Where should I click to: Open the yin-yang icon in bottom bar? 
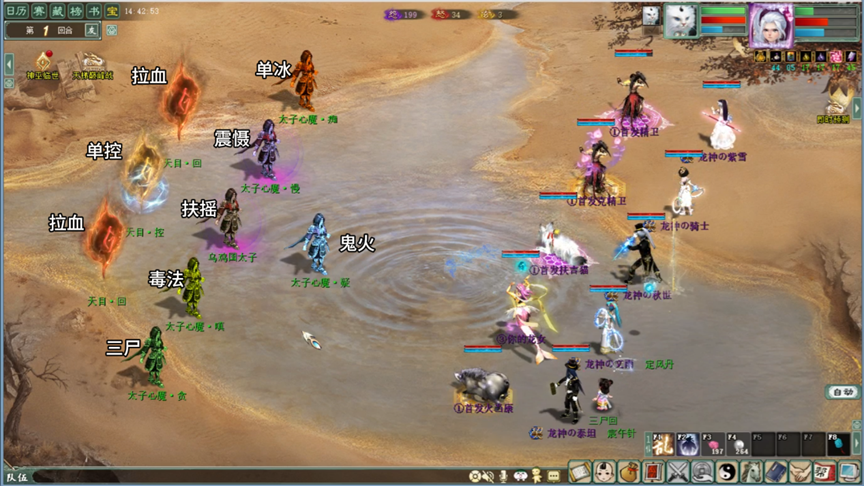coord(727,472)
